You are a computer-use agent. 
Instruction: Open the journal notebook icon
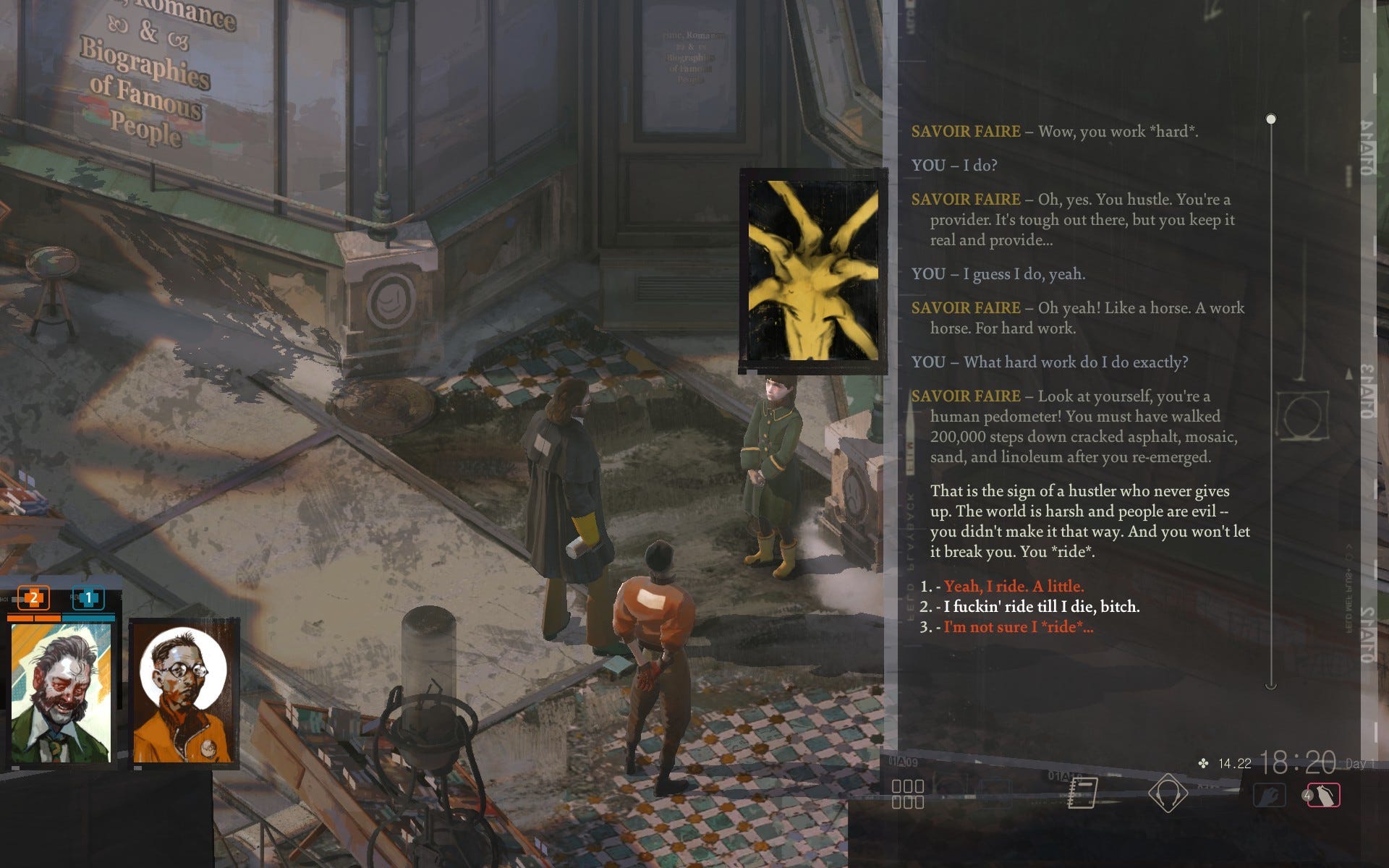(1082, 793)
